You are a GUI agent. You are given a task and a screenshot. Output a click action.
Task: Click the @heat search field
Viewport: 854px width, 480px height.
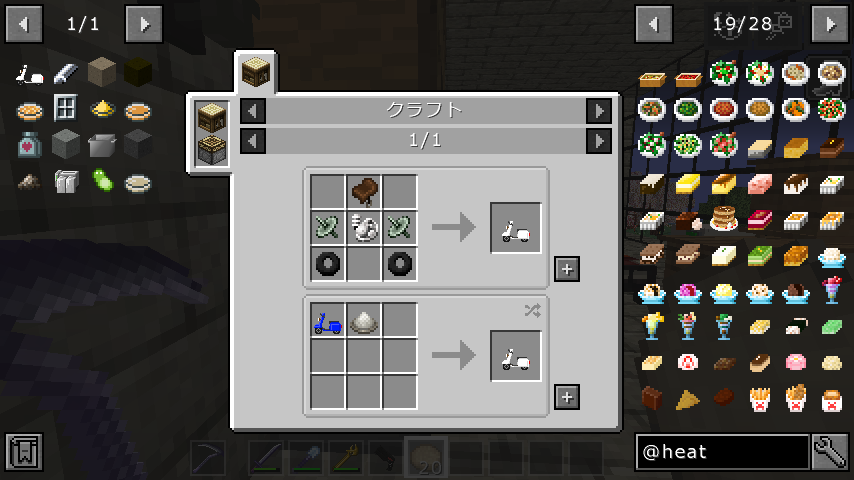pos(722,452)
